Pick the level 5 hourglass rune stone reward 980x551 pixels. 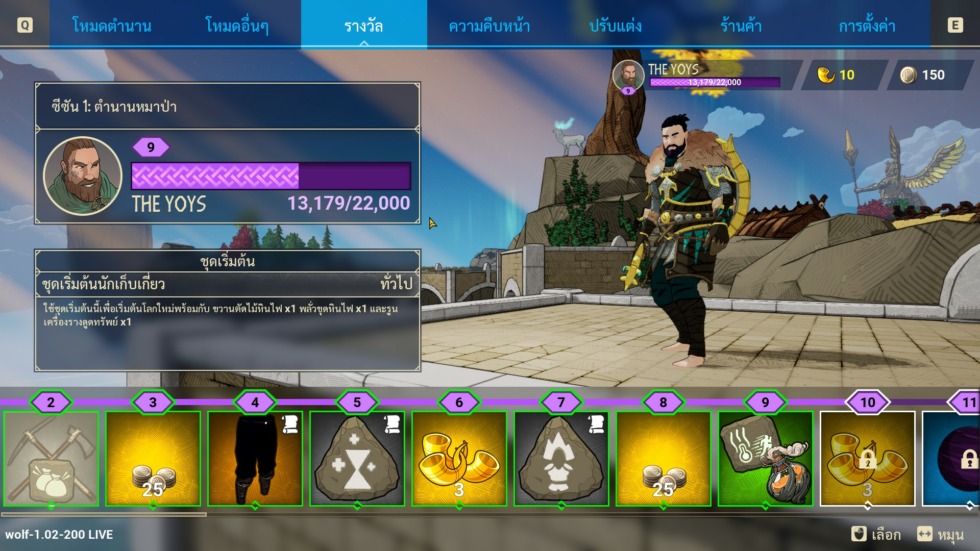pyautogui.click(x=357, y=458)
